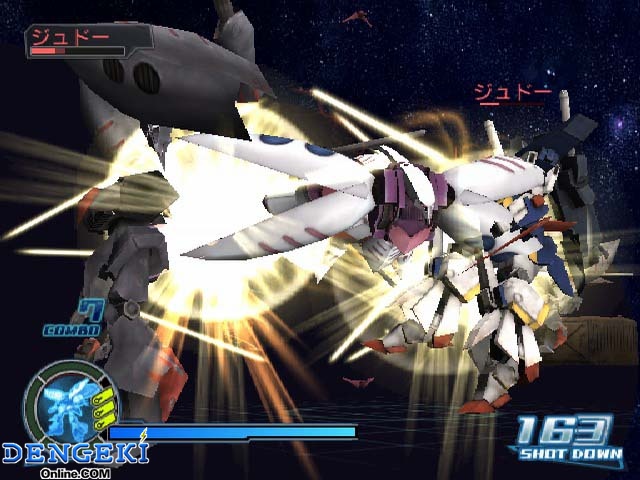Open the Dengeki Online.com watermark logo
The width and height of the screenshot is (640, 480).
tap(75, 456)
